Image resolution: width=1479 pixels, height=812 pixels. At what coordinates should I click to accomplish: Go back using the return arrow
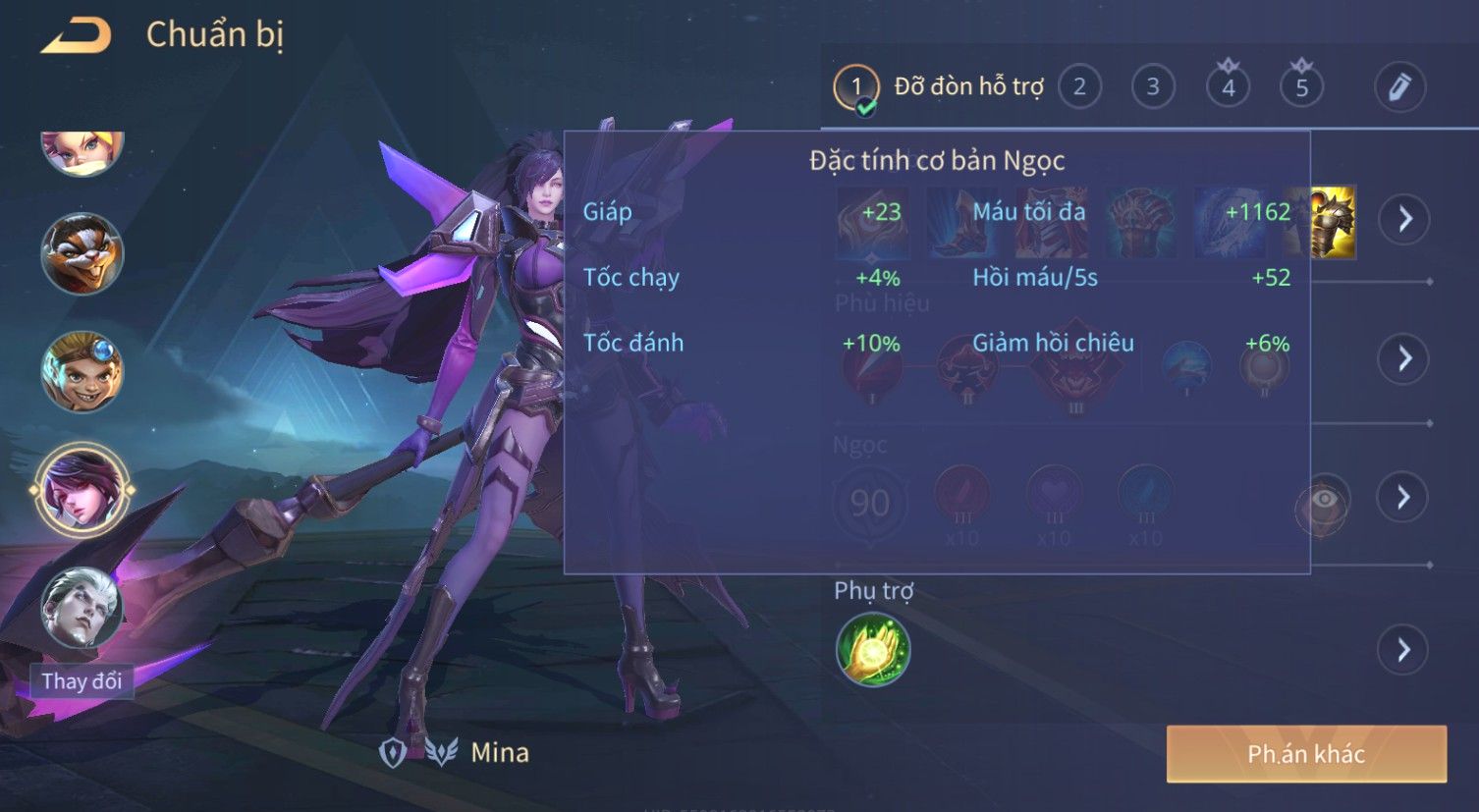point(77,35)
